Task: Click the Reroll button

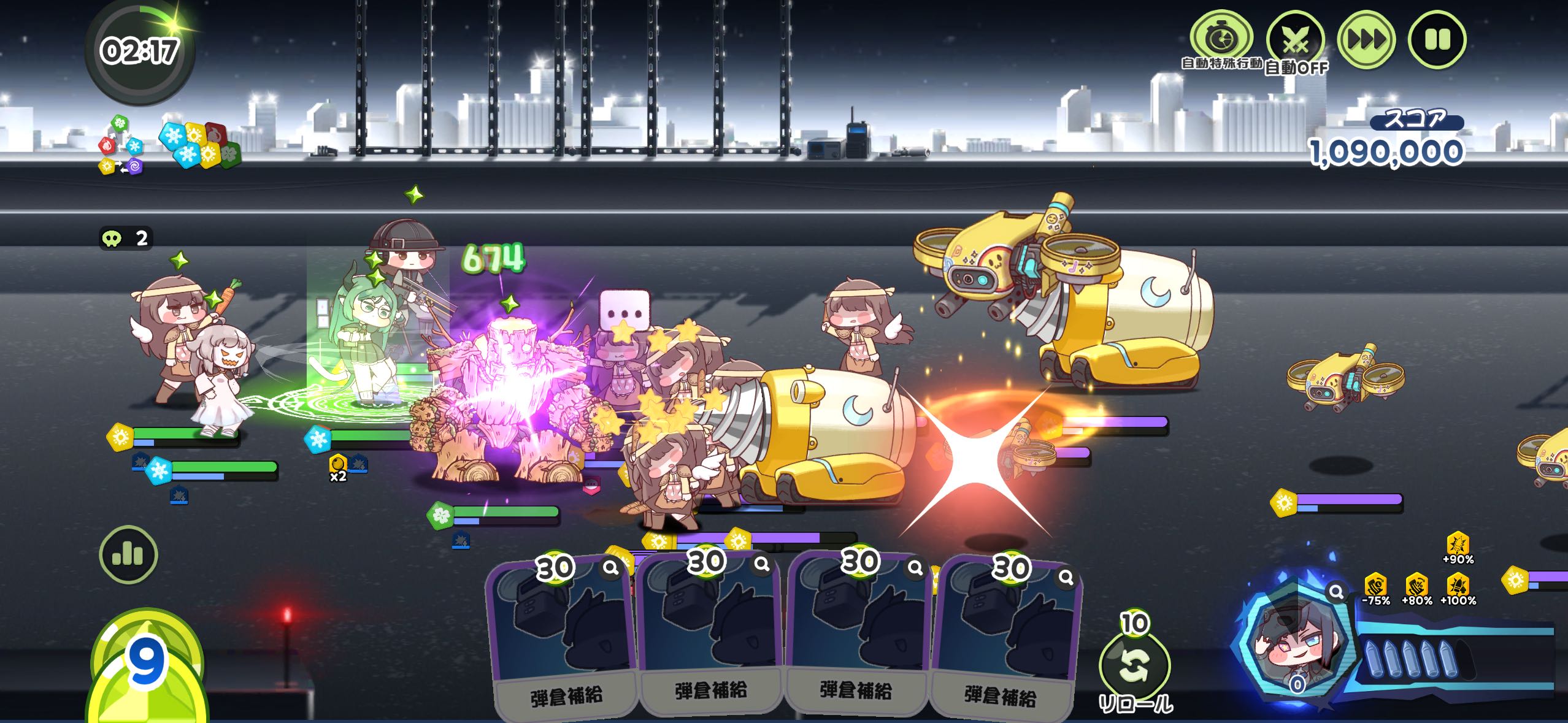Action: (1134, 667)
